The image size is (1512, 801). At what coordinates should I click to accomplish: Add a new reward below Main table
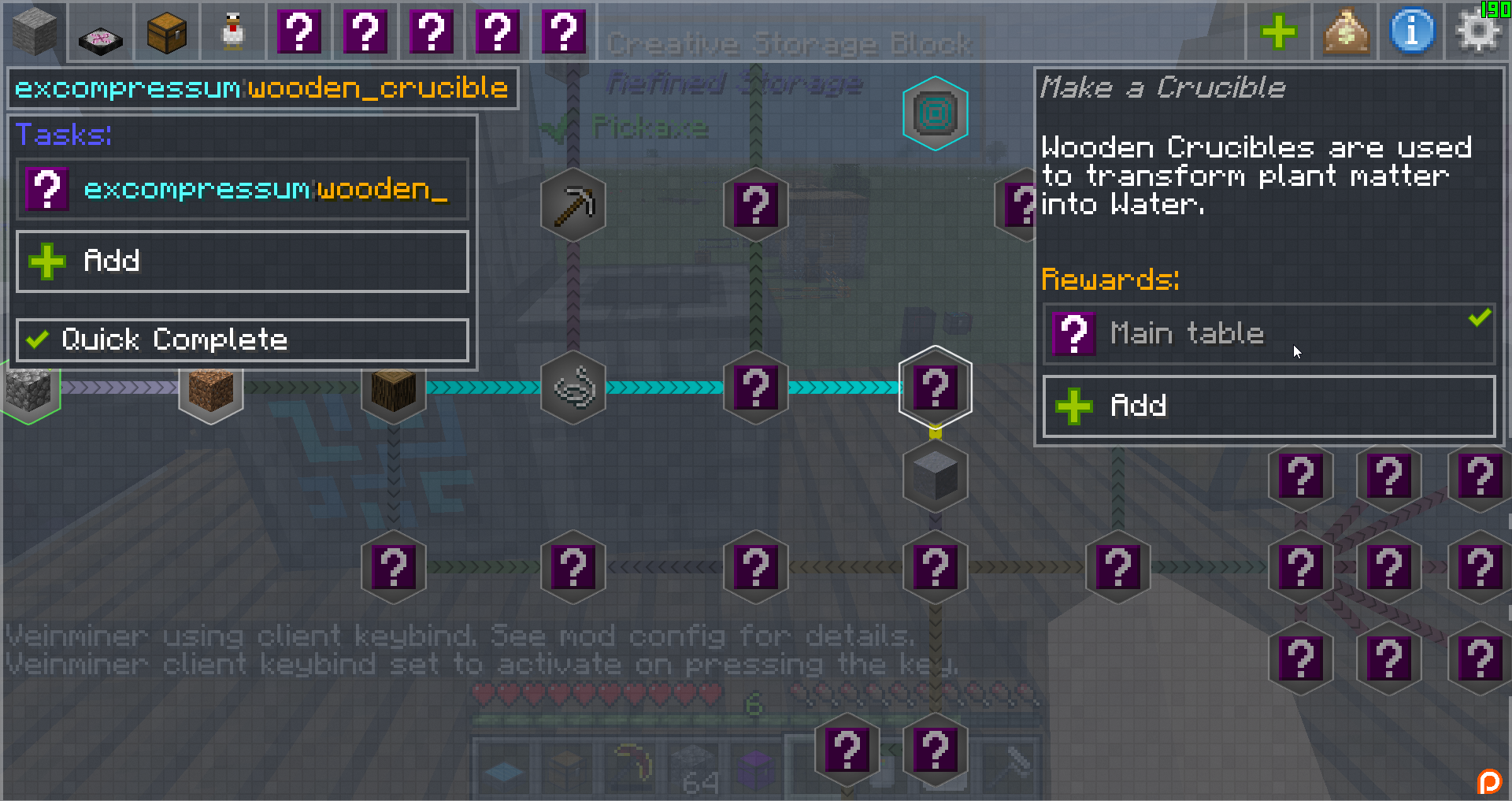(1269, 406)
